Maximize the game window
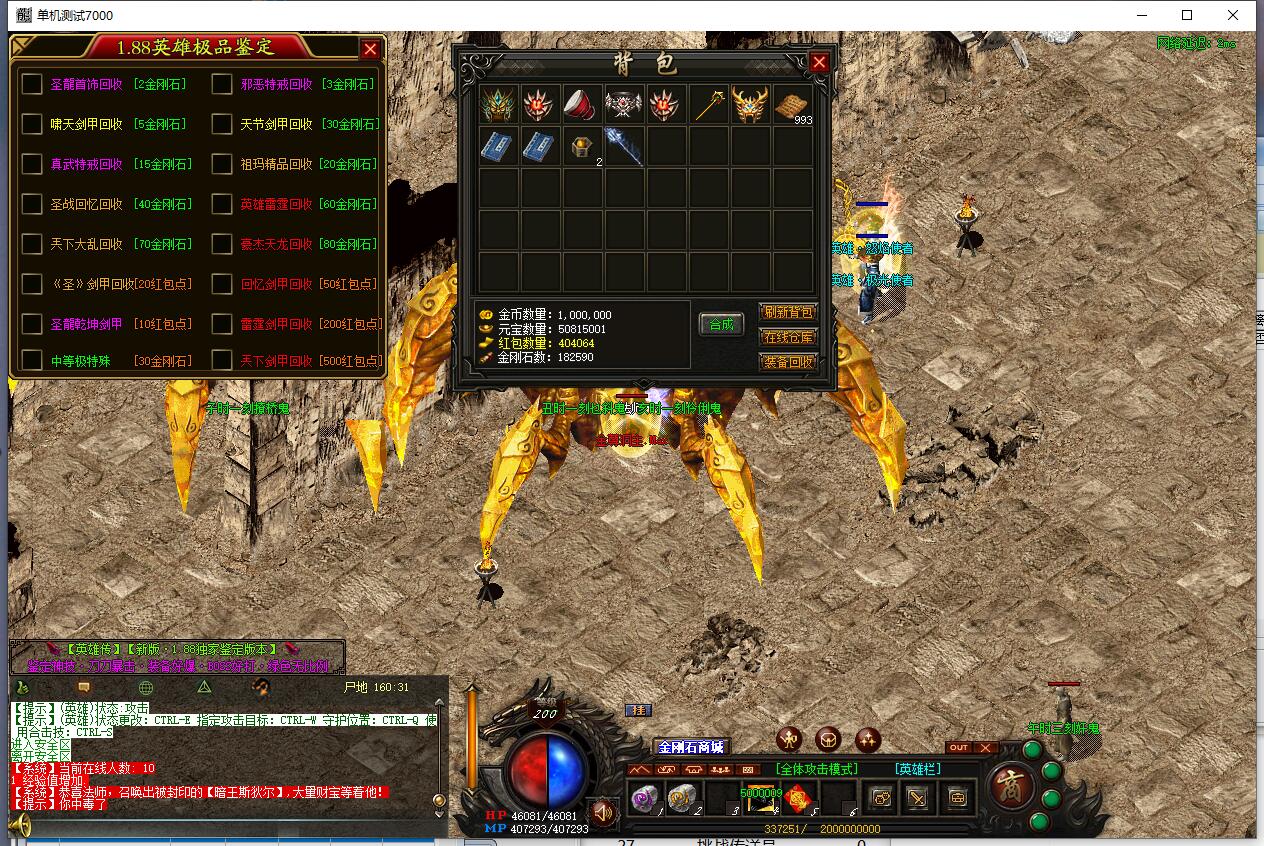1264x846 pixels. [x=1187, y=15]
